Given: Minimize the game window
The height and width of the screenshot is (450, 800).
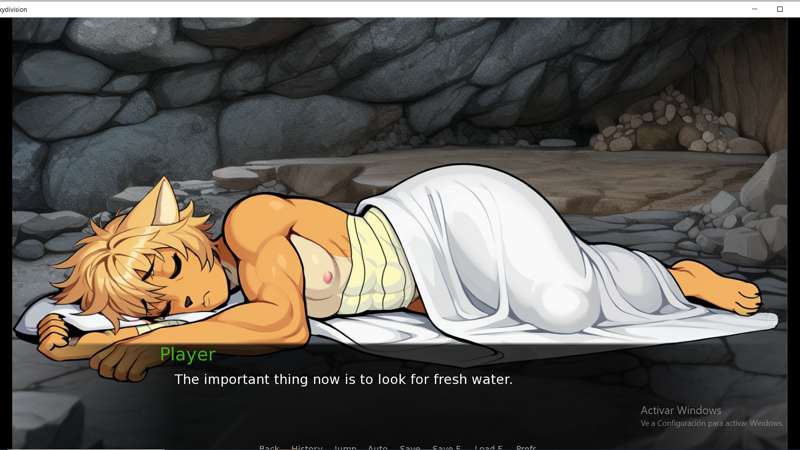Looking at the screenshot, I should click(755, 9).
